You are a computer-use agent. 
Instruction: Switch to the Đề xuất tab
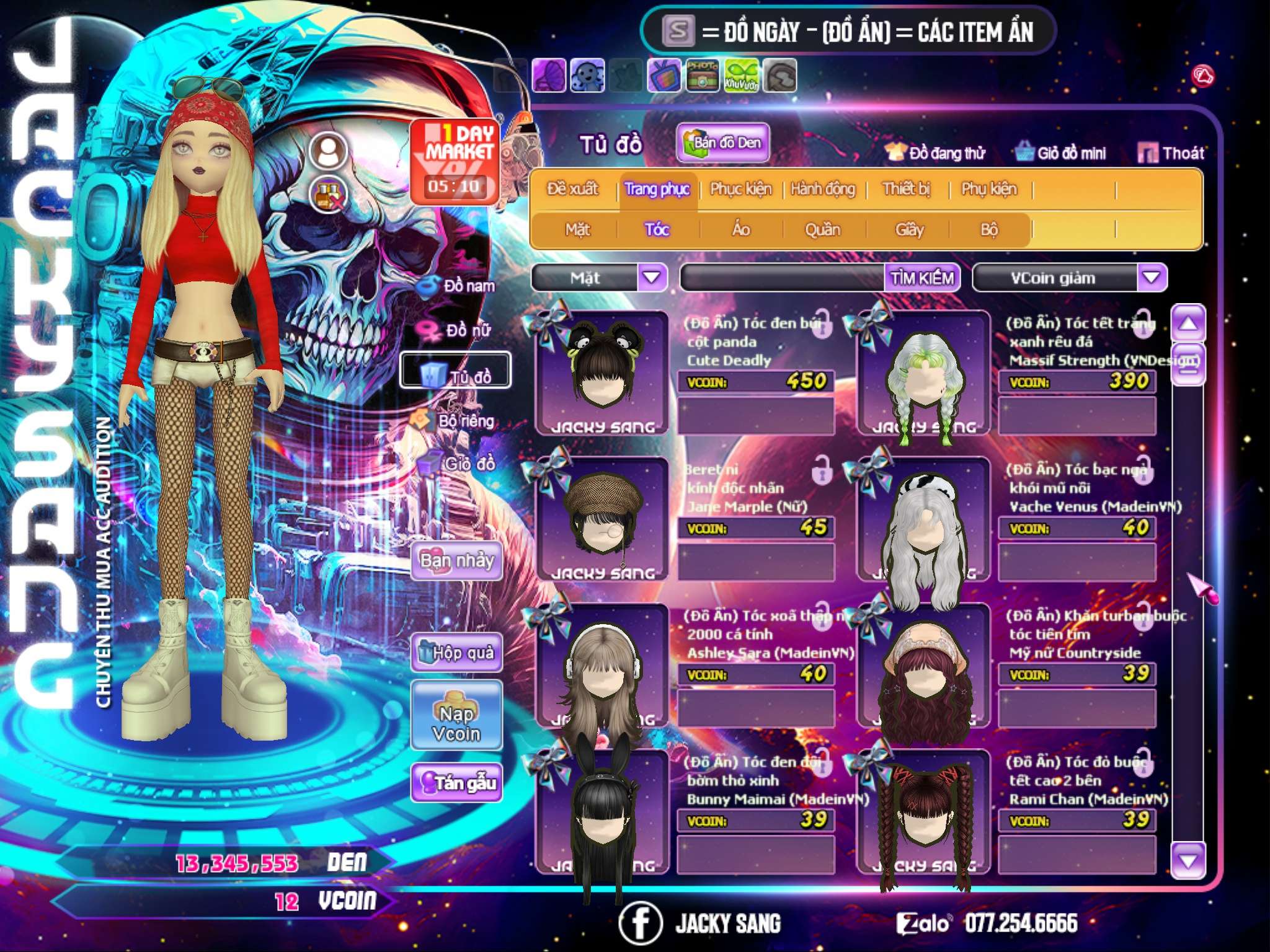tap(572, 188)
